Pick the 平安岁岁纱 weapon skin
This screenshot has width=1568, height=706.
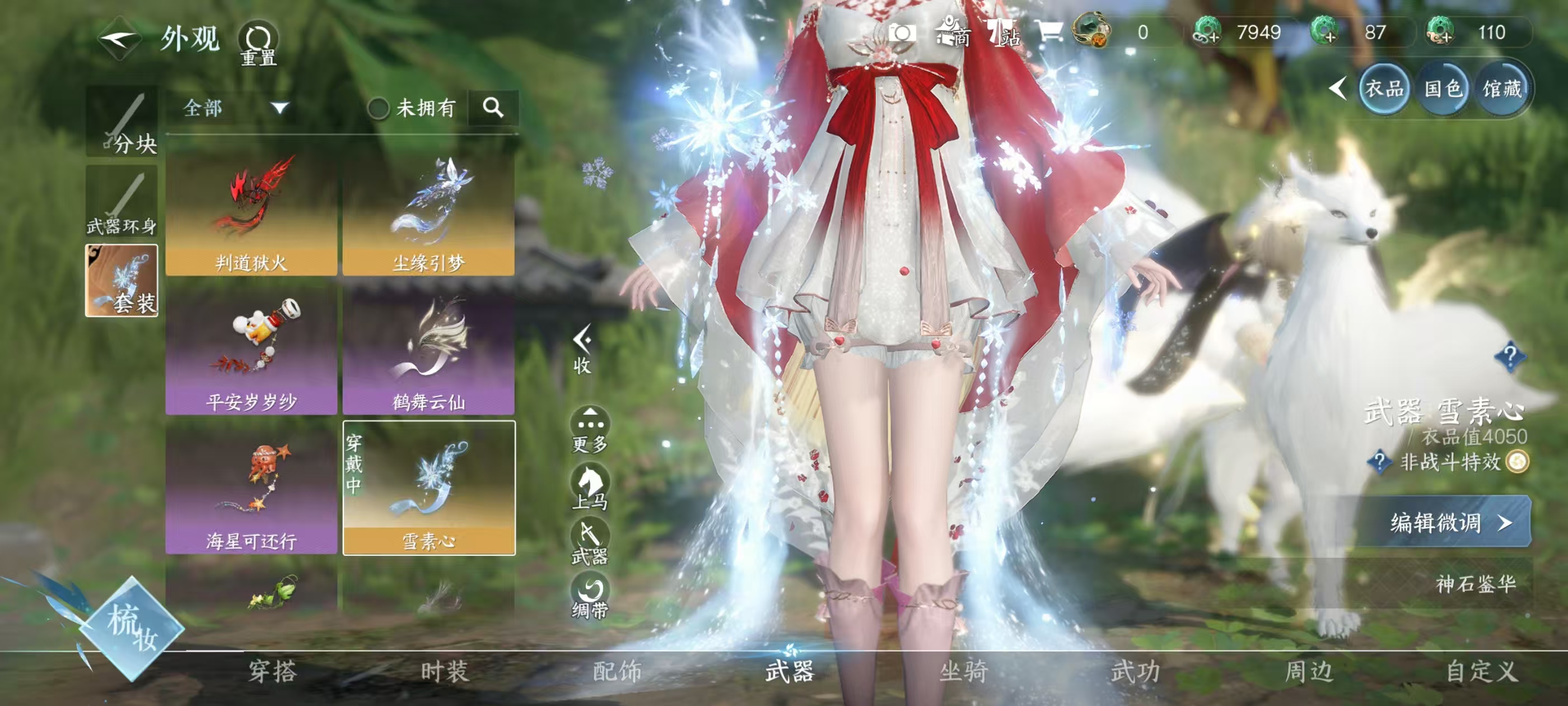pos(251,352)
